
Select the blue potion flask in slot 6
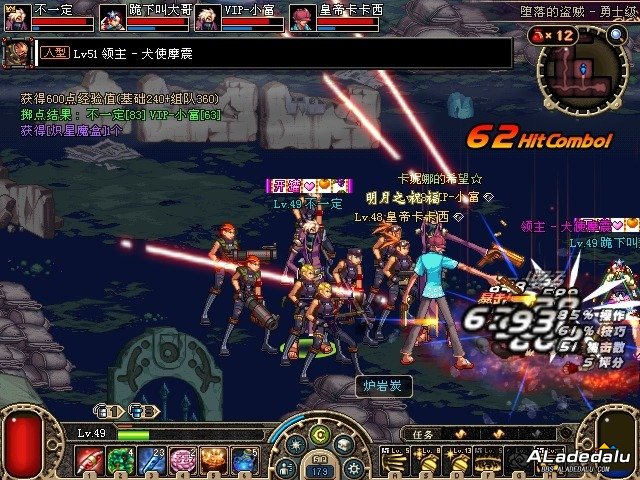click(x=243, y=460)
